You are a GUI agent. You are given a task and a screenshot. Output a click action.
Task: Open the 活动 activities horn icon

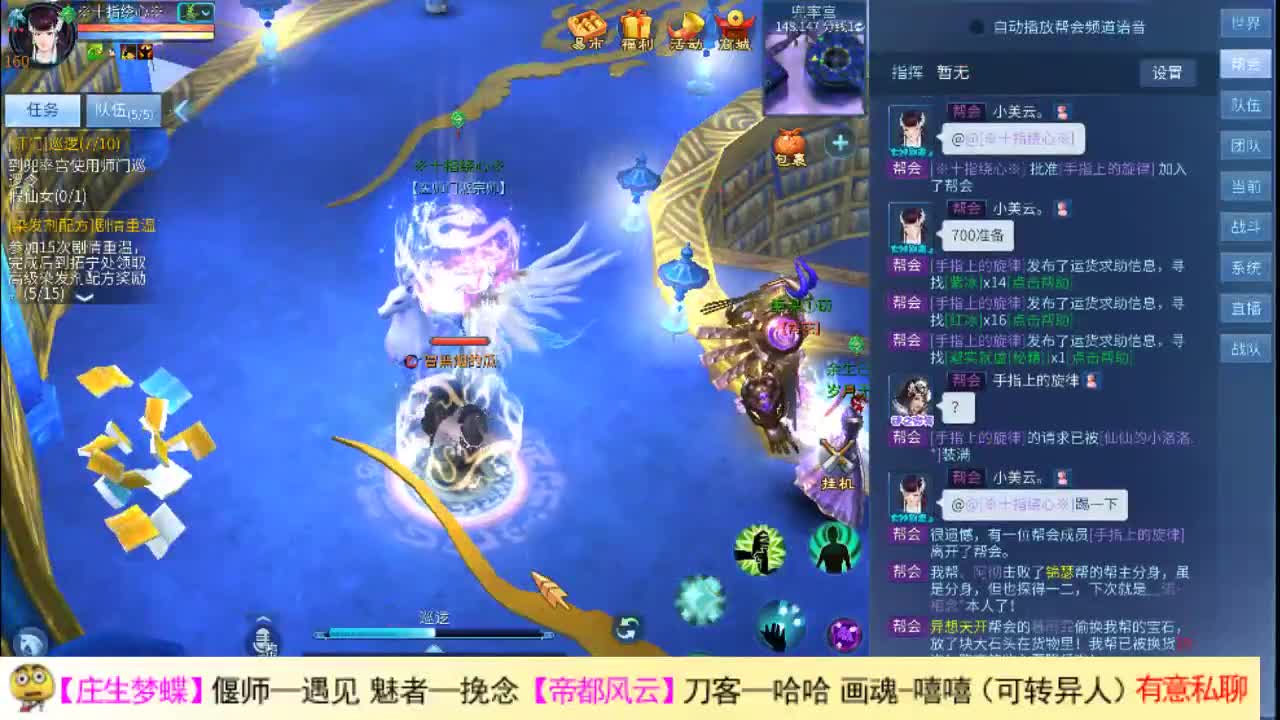coord(684,25)
